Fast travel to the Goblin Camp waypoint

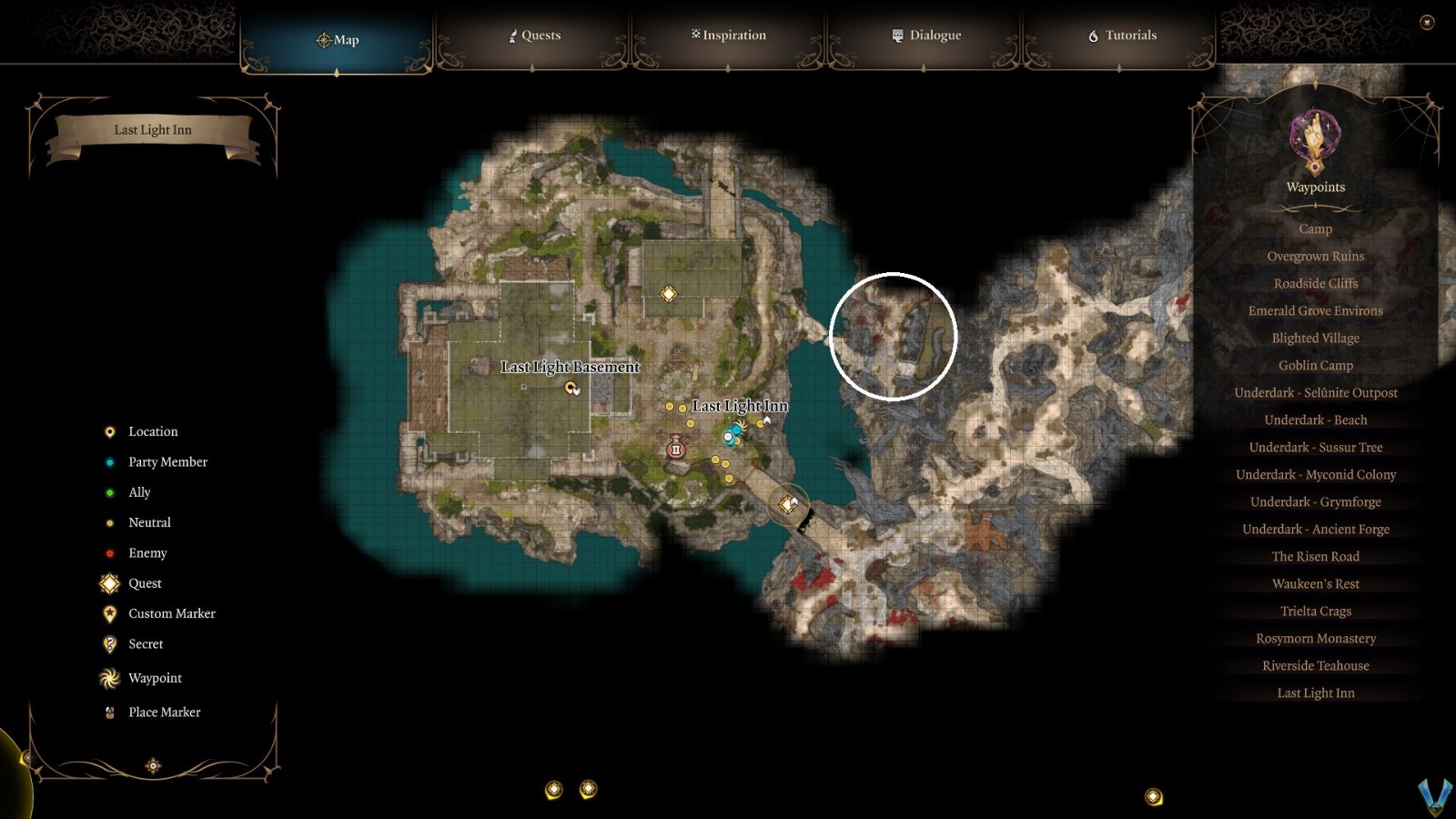[x=1314, y=365]
